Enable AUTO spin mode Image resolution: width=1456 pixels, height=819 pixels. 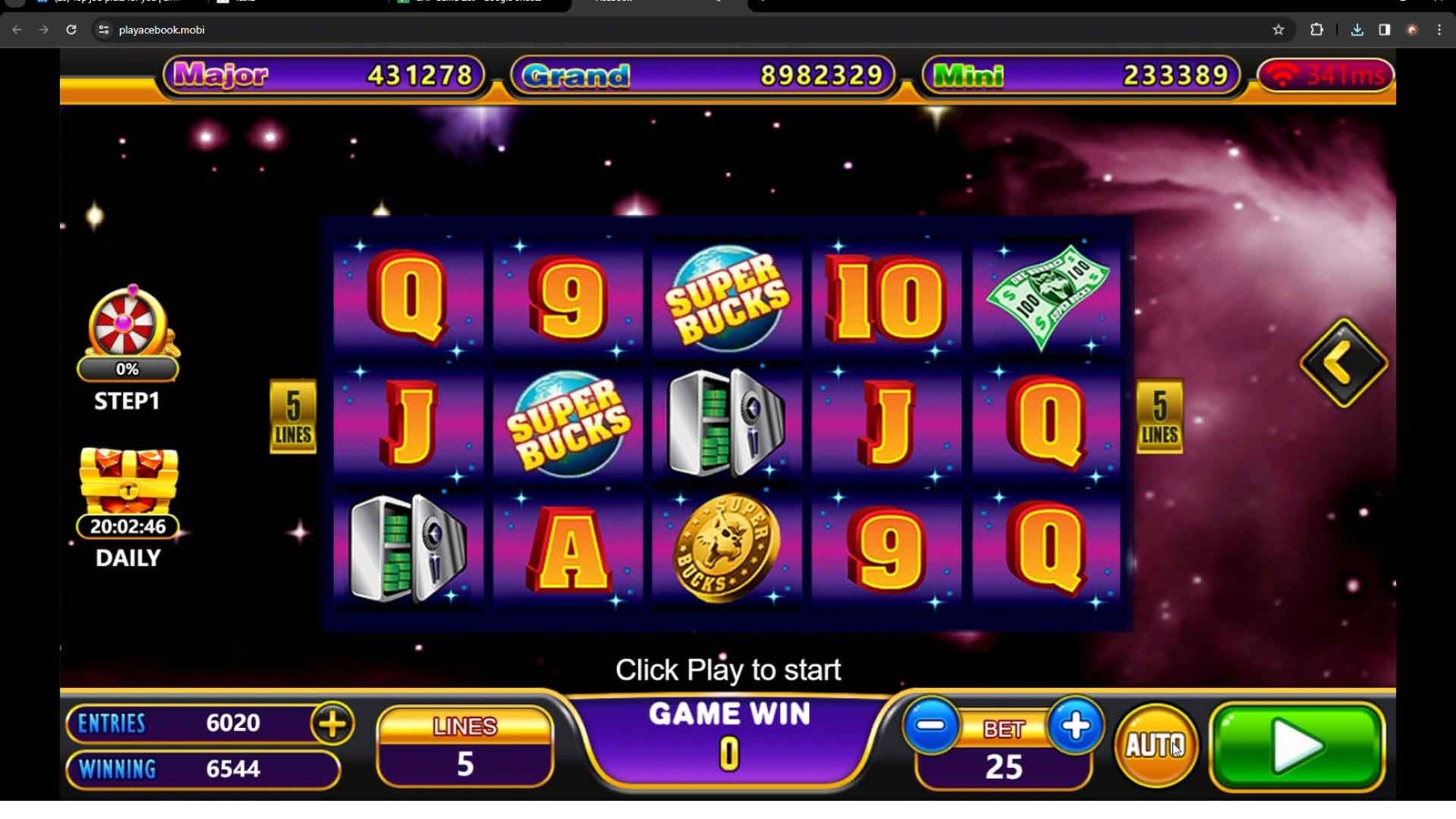(1156, 745)
